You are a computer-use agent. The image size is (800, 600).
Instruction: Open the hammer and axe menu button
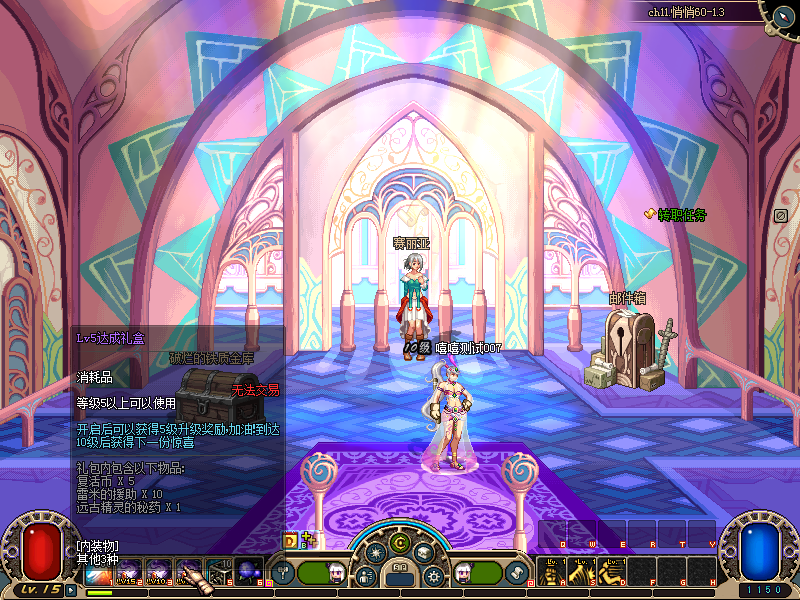pos(283,573)
